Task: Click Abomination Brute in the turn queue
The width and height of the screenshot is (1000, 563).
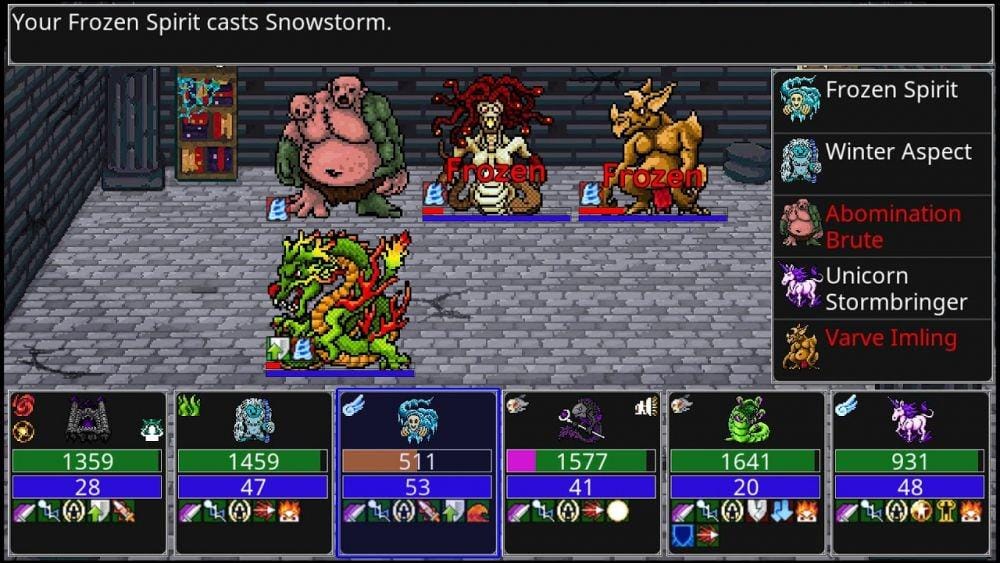Action: [x=883, y=226]
